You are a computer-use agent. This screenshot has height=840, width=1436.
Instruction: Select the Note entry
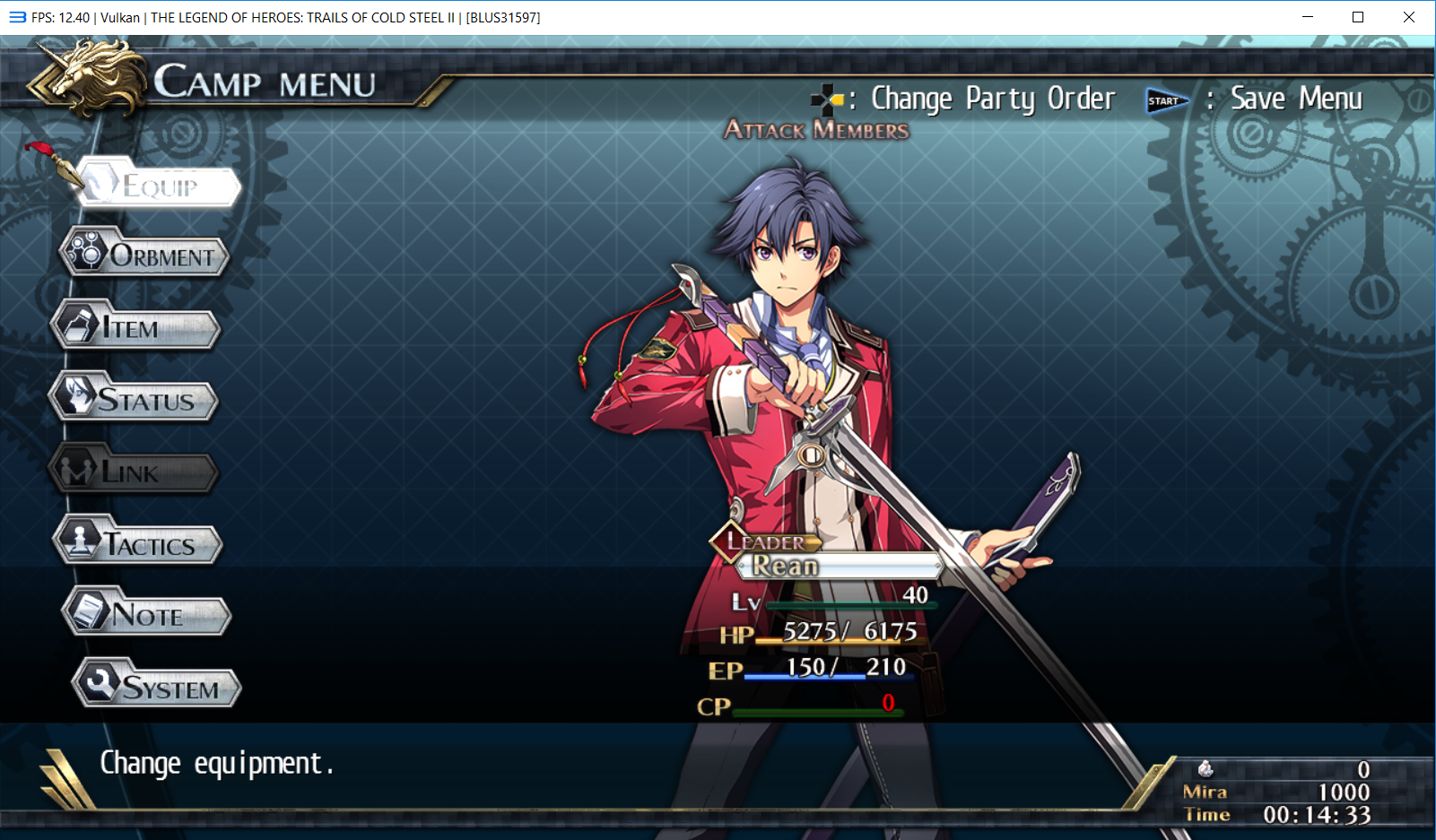[147, 615]
